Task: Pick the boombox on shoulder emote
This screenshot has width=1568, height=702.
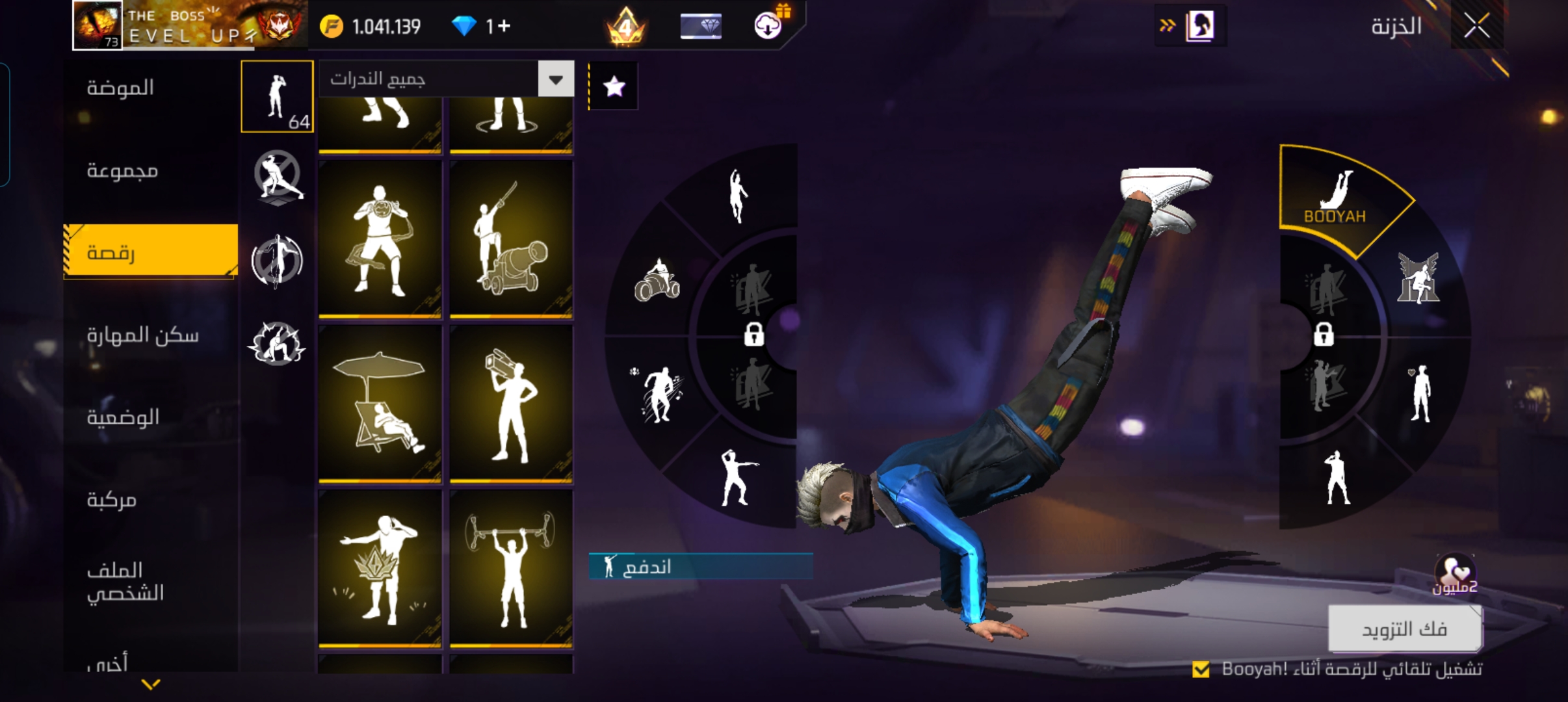Action: pos(511,404)
